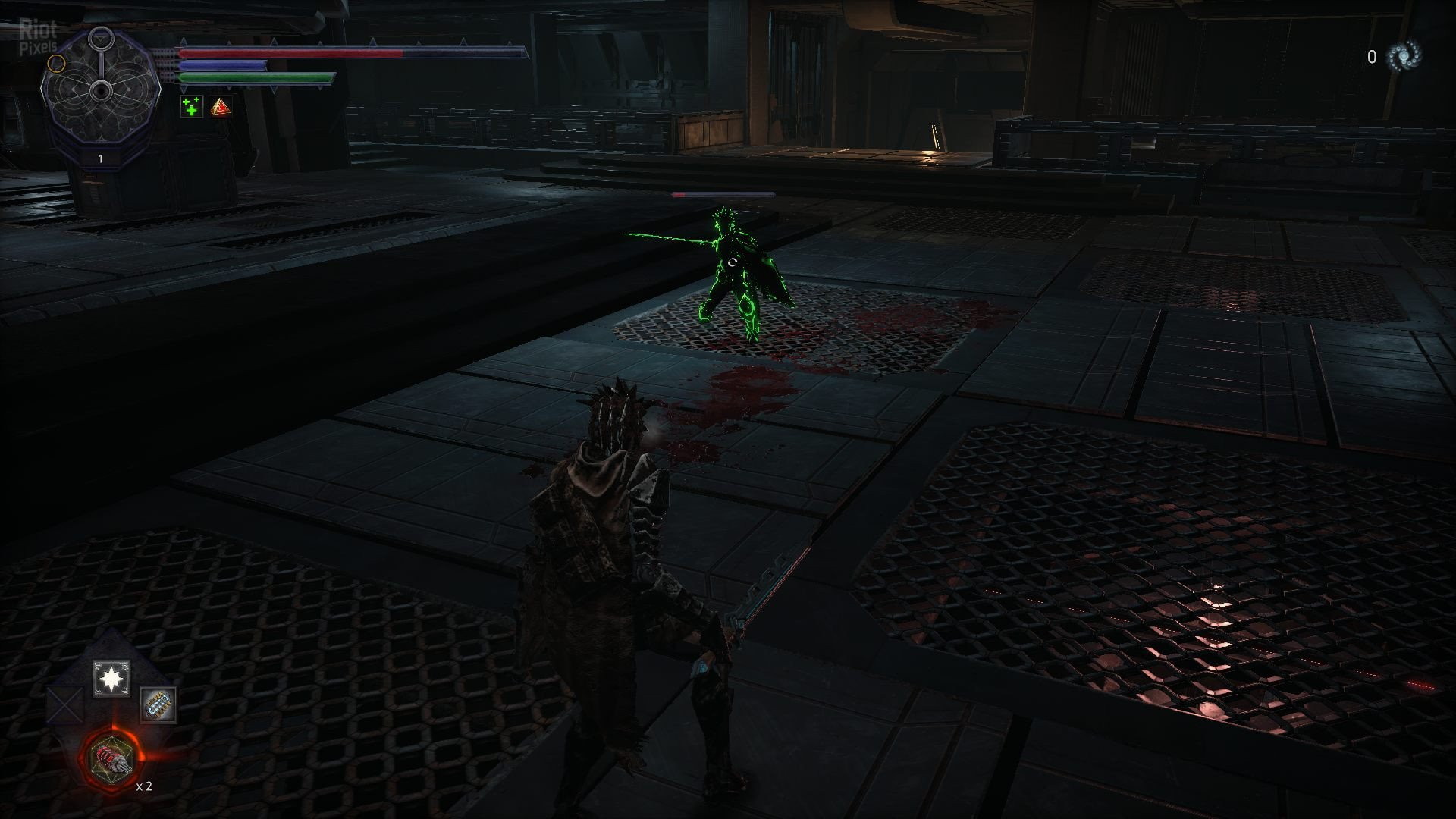Select the white starburst quick slot

click(111, 678)
